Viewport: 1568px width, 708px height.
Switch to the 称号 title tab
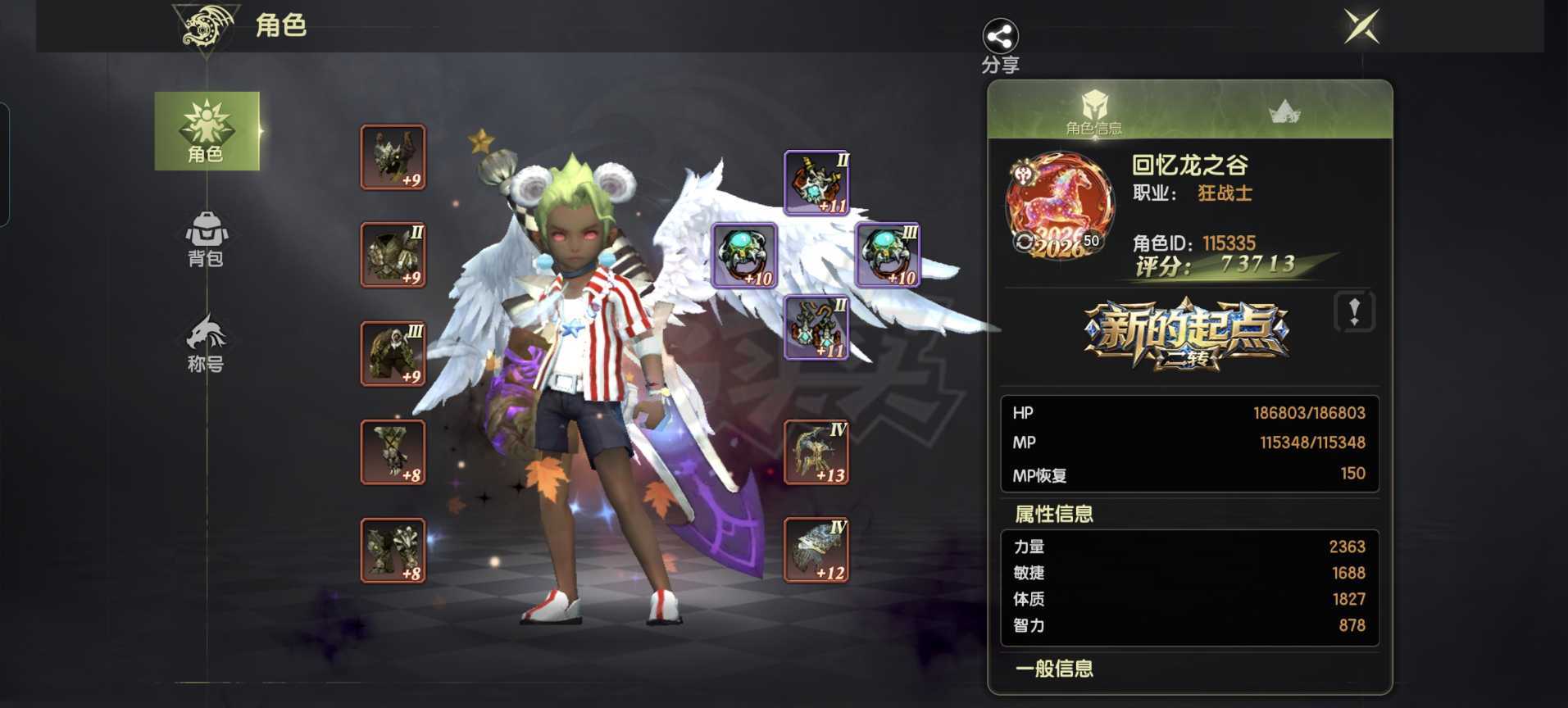(207, 343)
